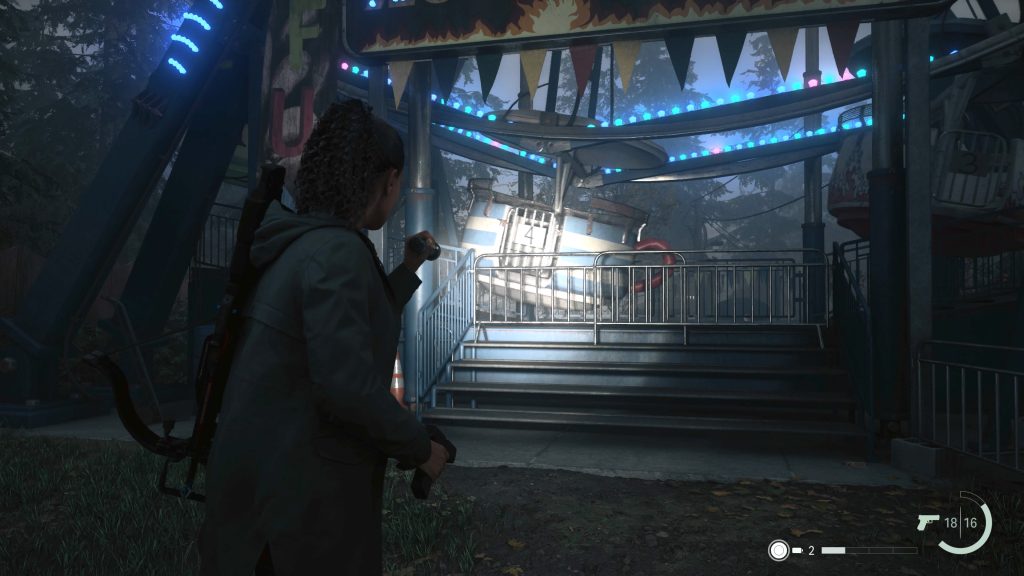This screenshot has width=1024, height=576.
Task: Select the pistol weapon icon
Action: [927, 522]
